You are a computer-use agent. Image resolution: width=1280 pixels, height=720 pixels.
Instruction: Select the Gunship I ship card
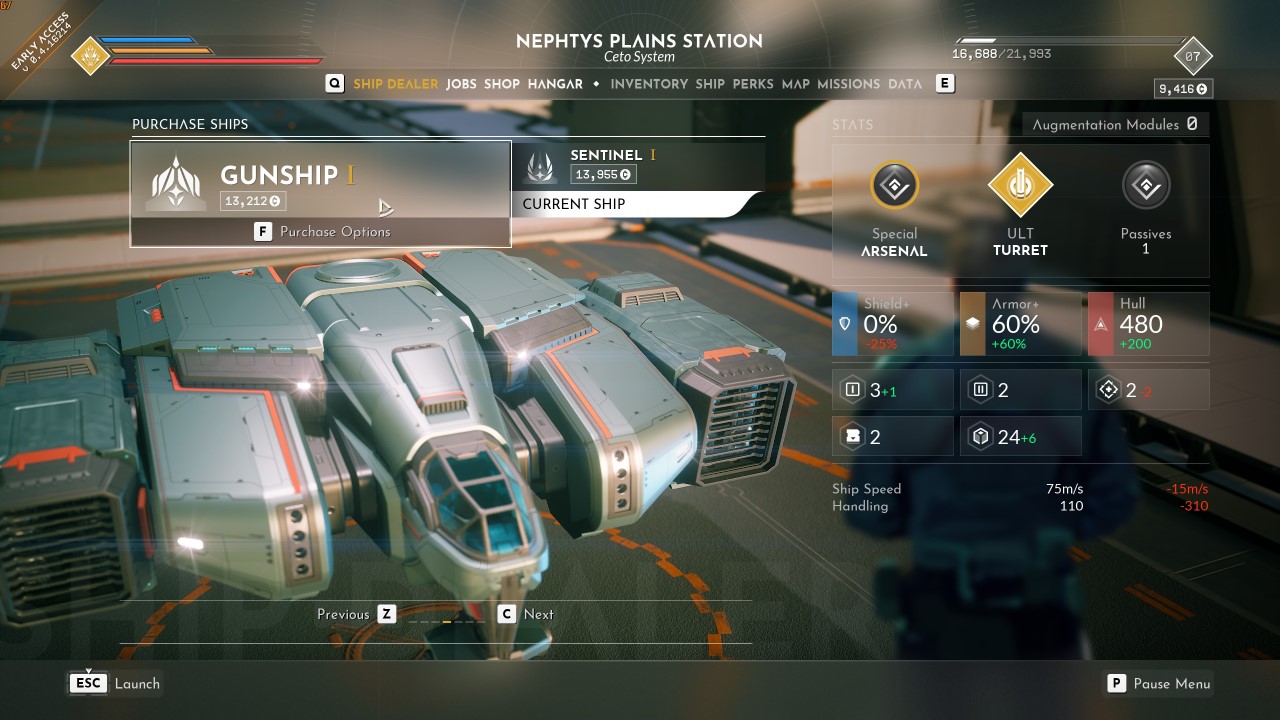pyautogui.click(x=320, y=180)
